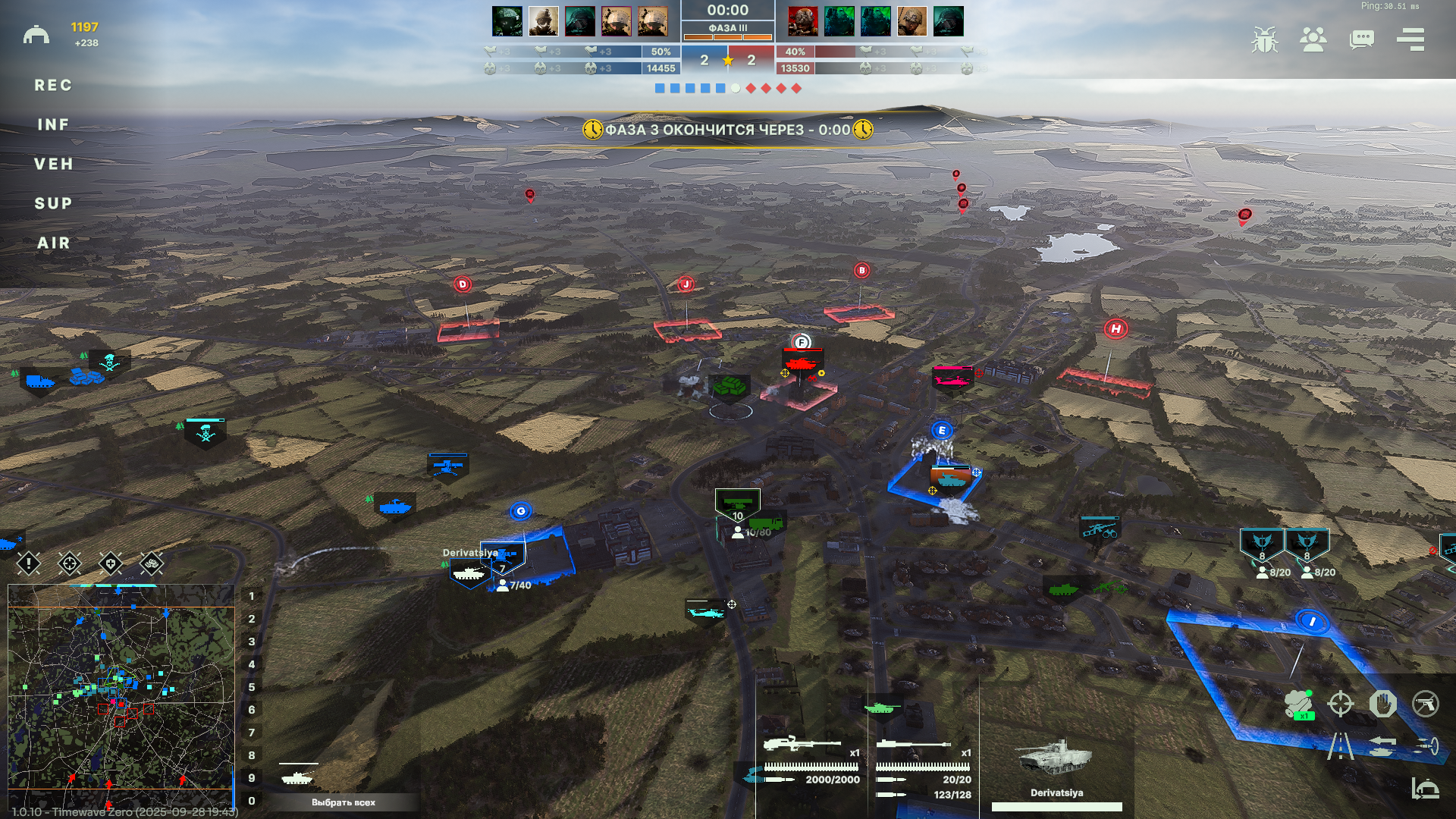
Task: Choose the AIR unit category
Action: 53,243
